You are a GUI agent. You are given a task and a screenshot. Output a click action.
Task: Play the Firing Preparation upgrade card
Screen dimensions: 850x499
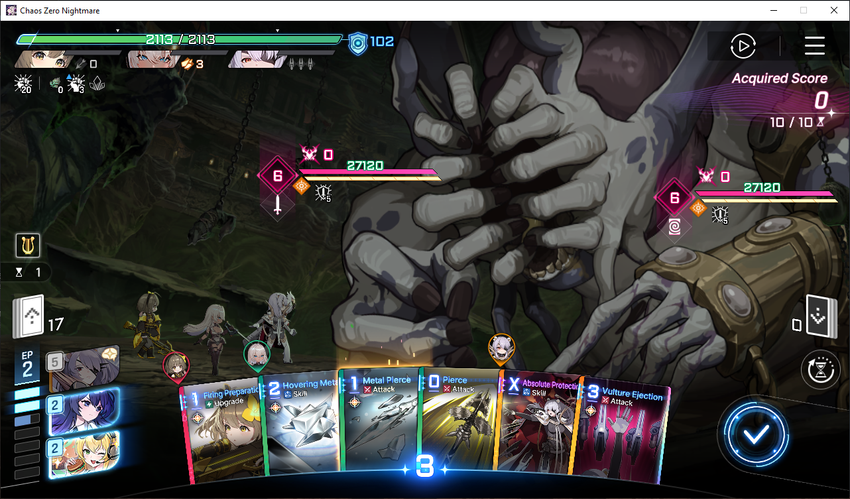(x=223, y=430)
